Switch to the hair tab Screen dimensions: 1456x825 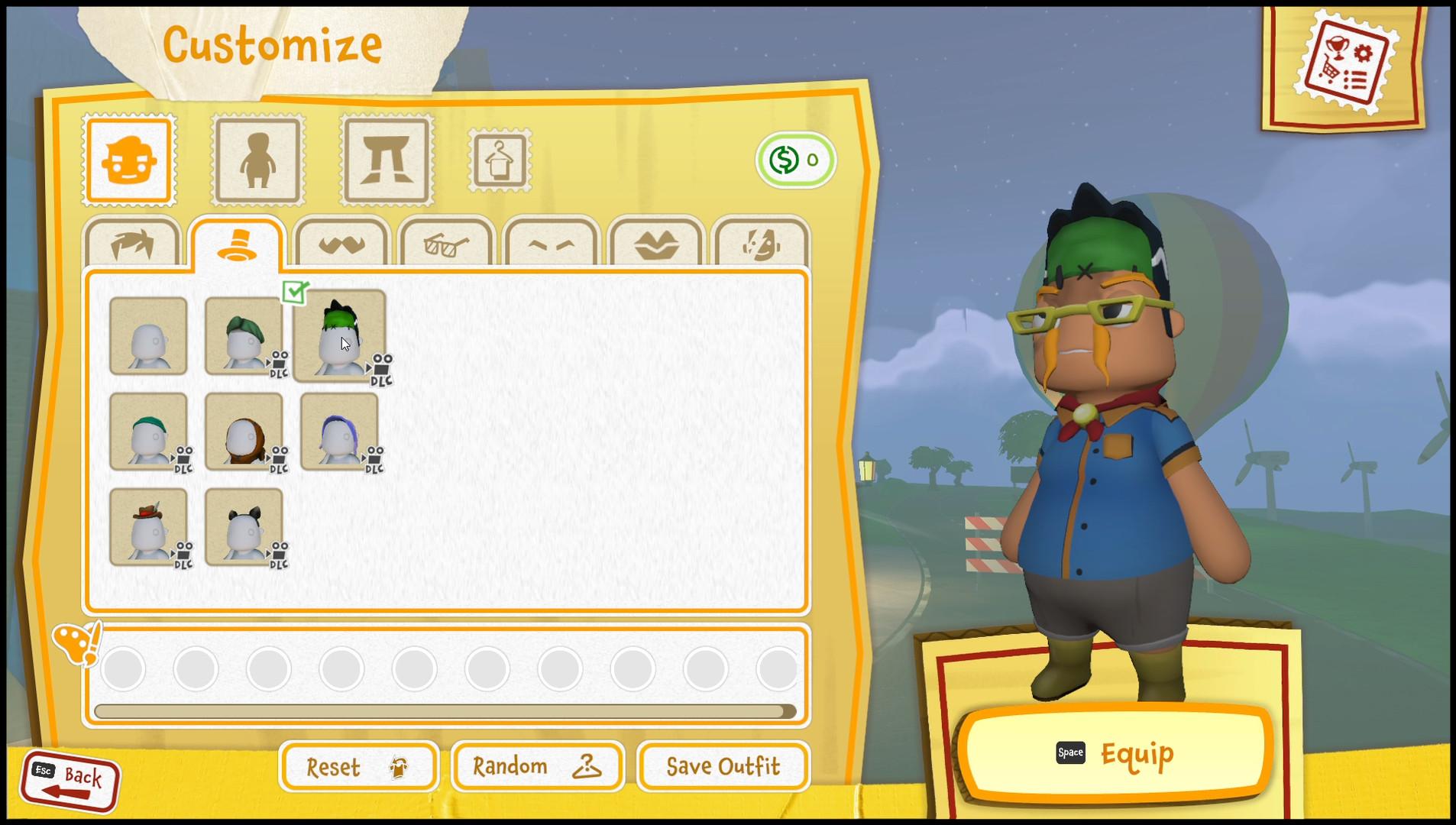[x=131, y=243]
